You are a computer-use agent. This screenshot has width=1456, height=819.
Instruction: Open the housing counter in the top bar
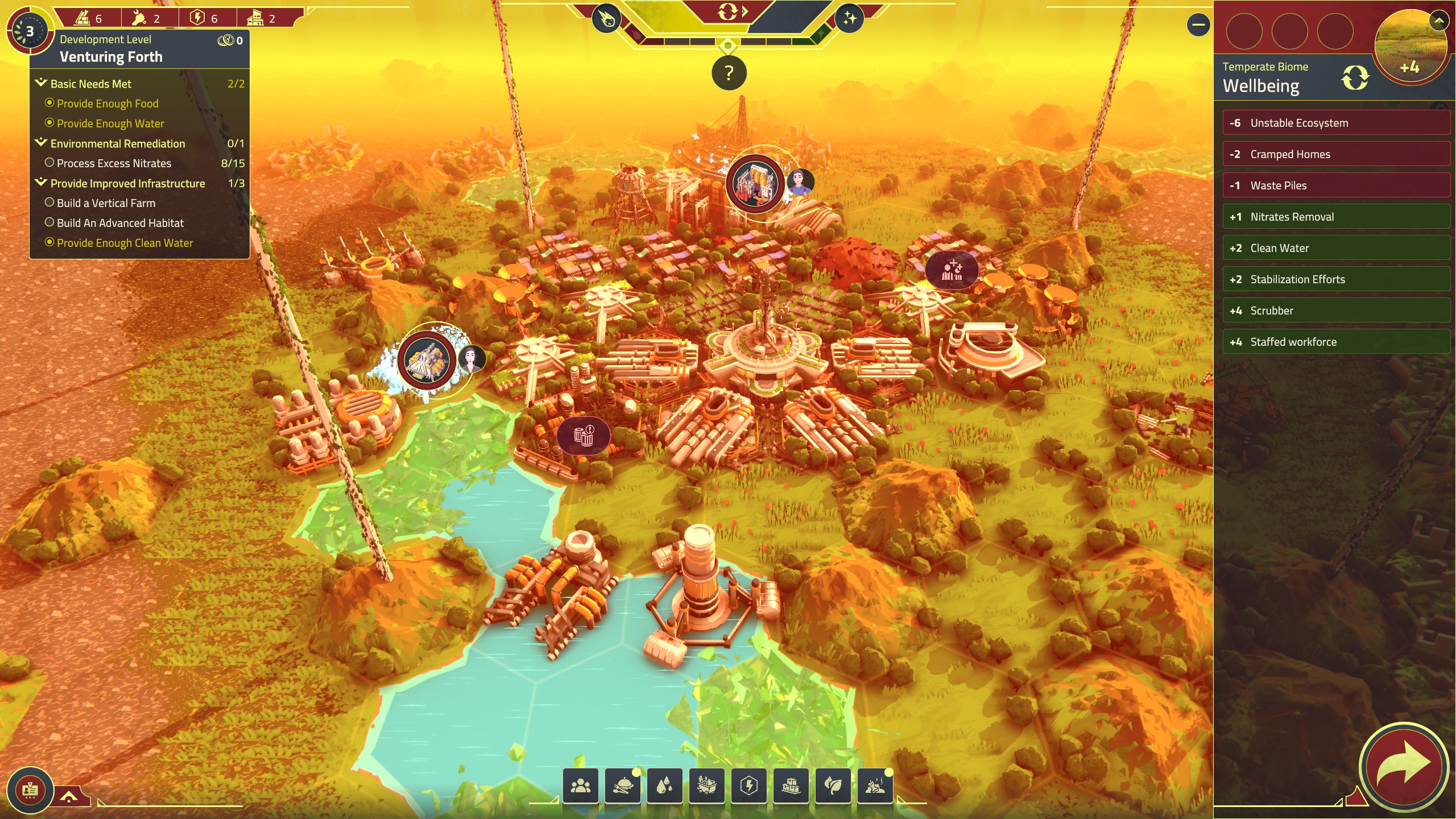pos(263,18)
